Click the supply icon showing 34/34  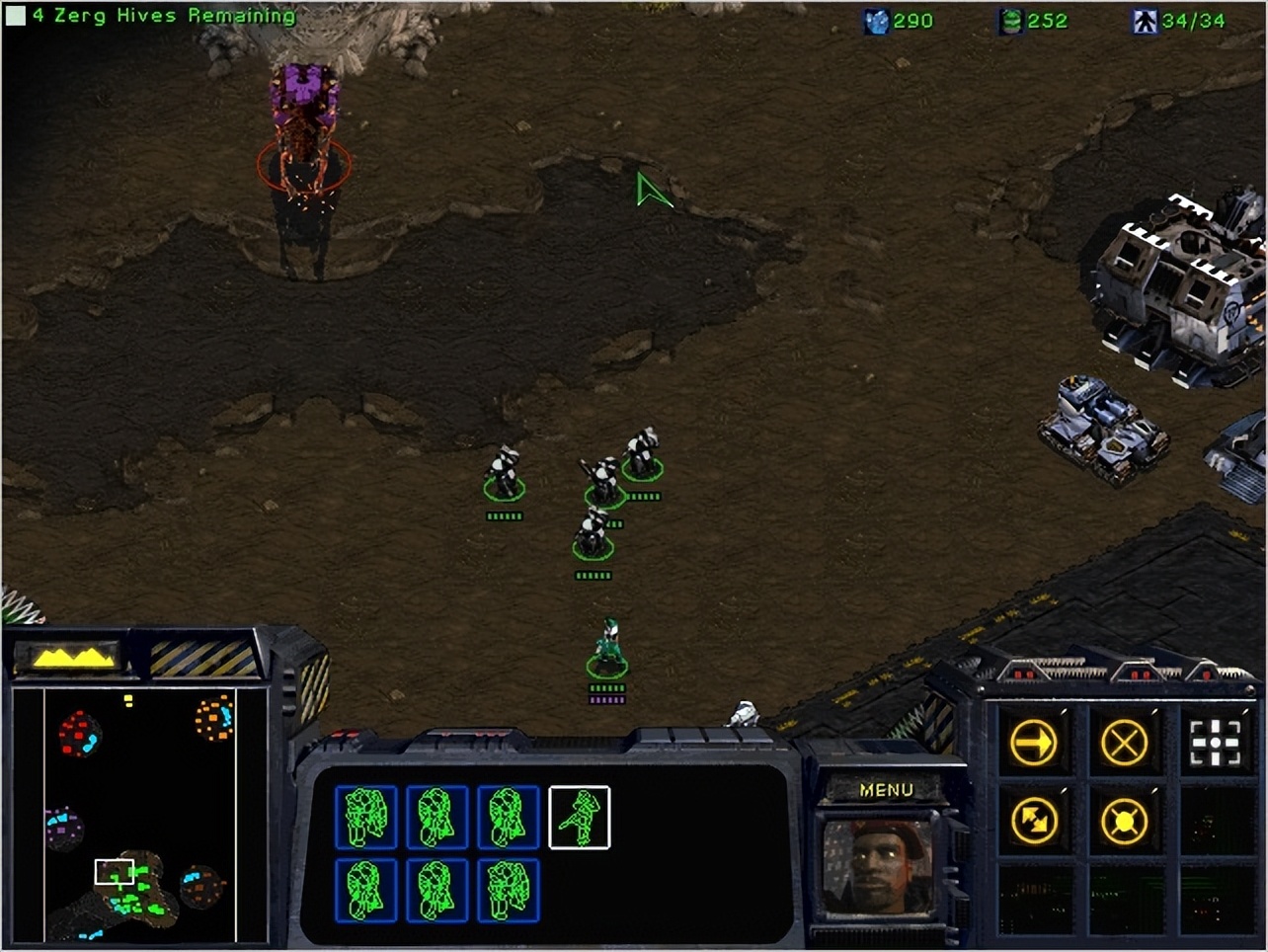click(1146, 21)
